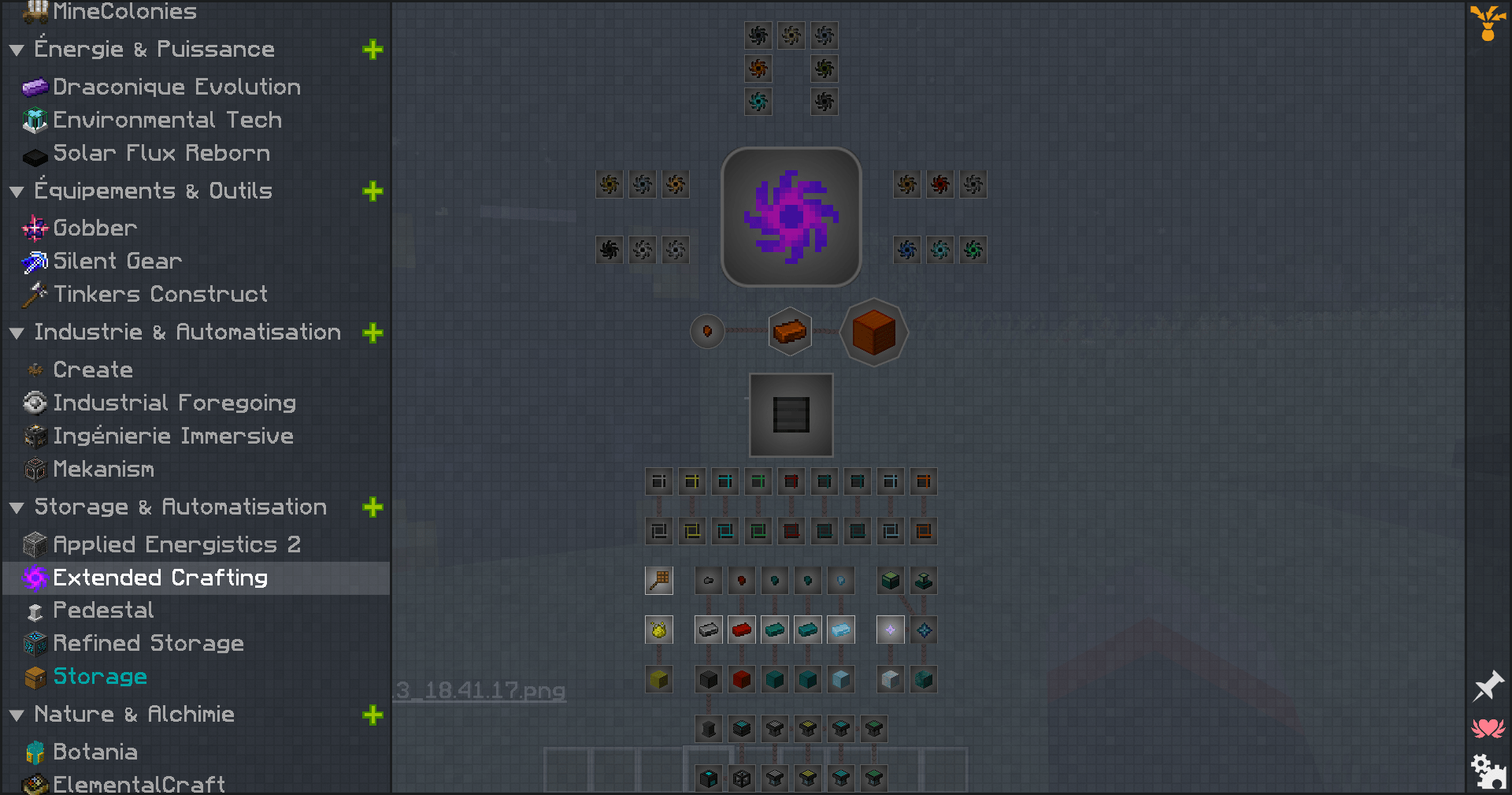Collapse the Storage & Automatisation section

click(x=17, y=507)
